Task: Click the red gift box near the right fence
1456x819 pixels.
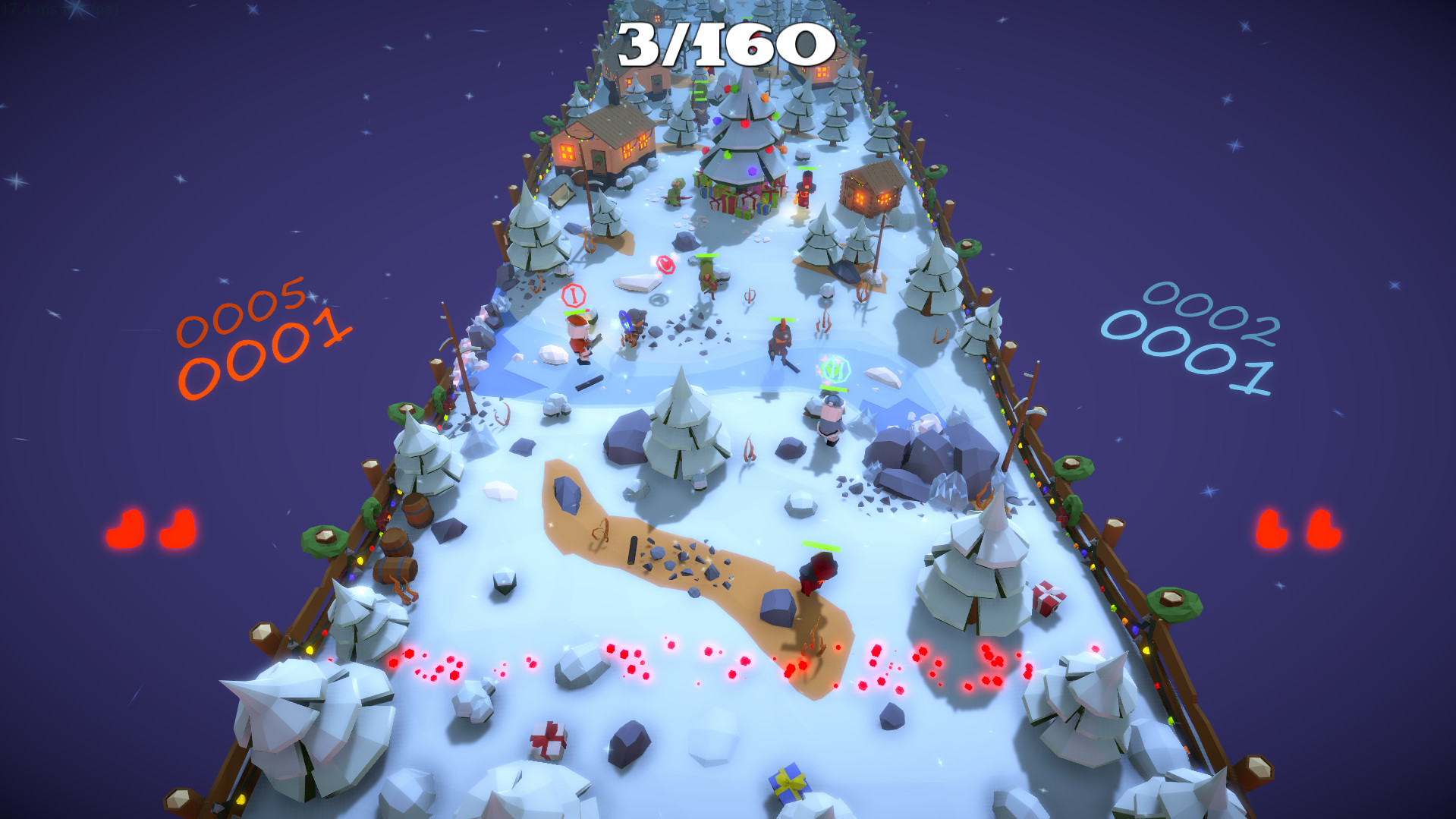Action: pos(1049,600)
